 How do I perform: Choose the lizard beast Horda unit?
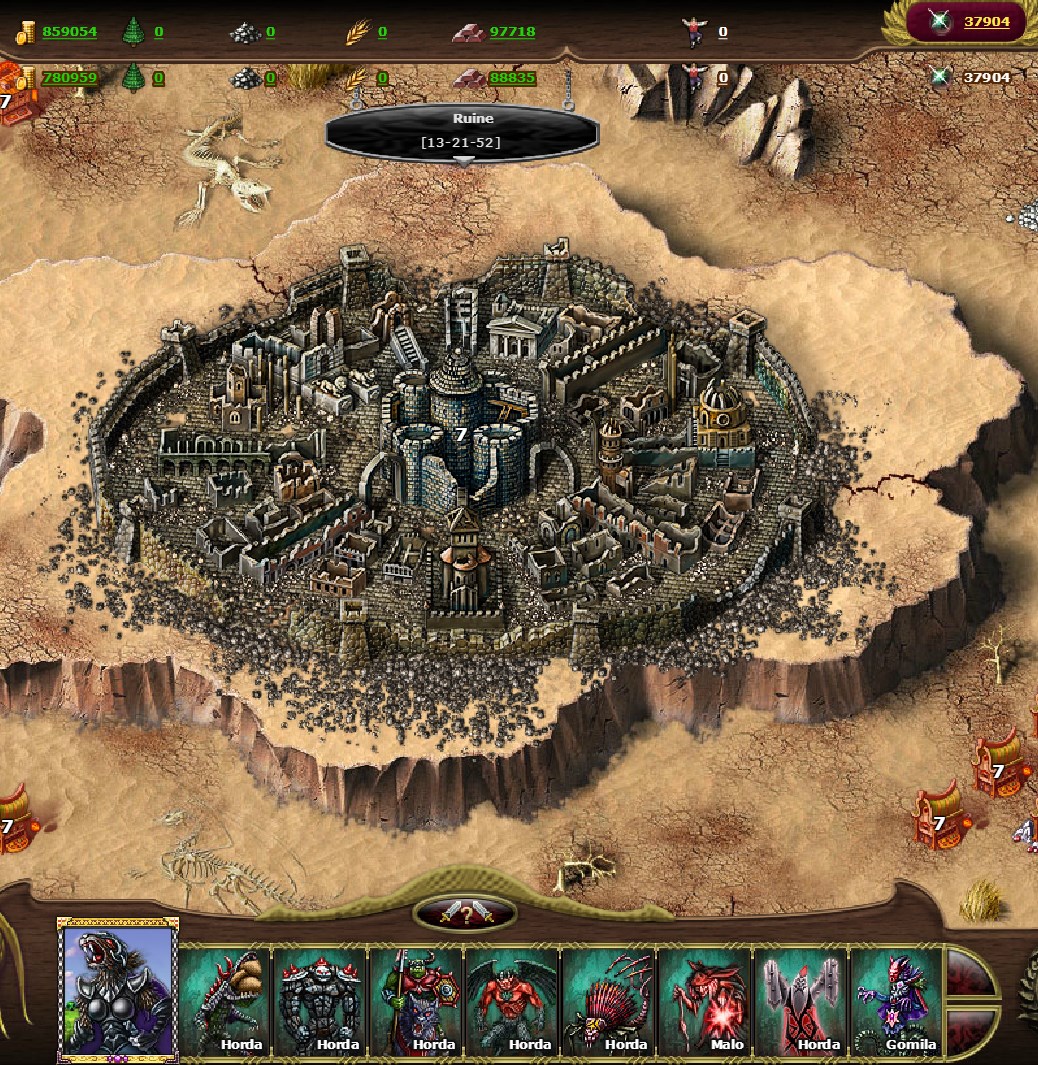click(225, 1001)
